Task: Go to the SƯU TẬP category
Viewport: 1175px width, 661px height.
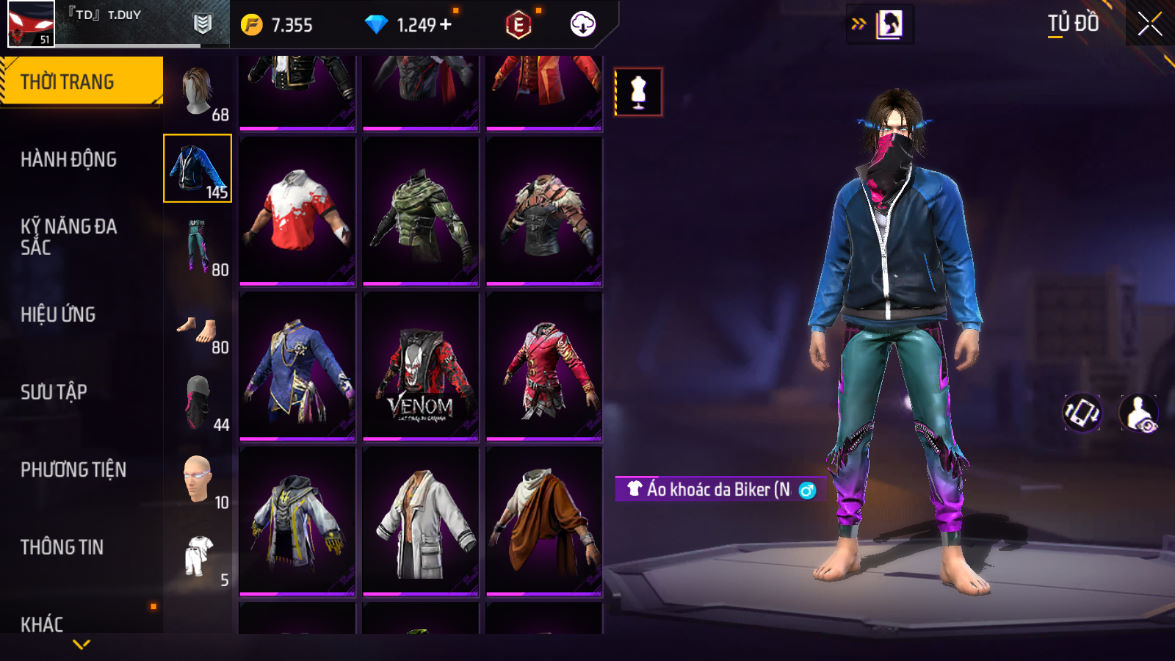Action: [x=53, y=391]
